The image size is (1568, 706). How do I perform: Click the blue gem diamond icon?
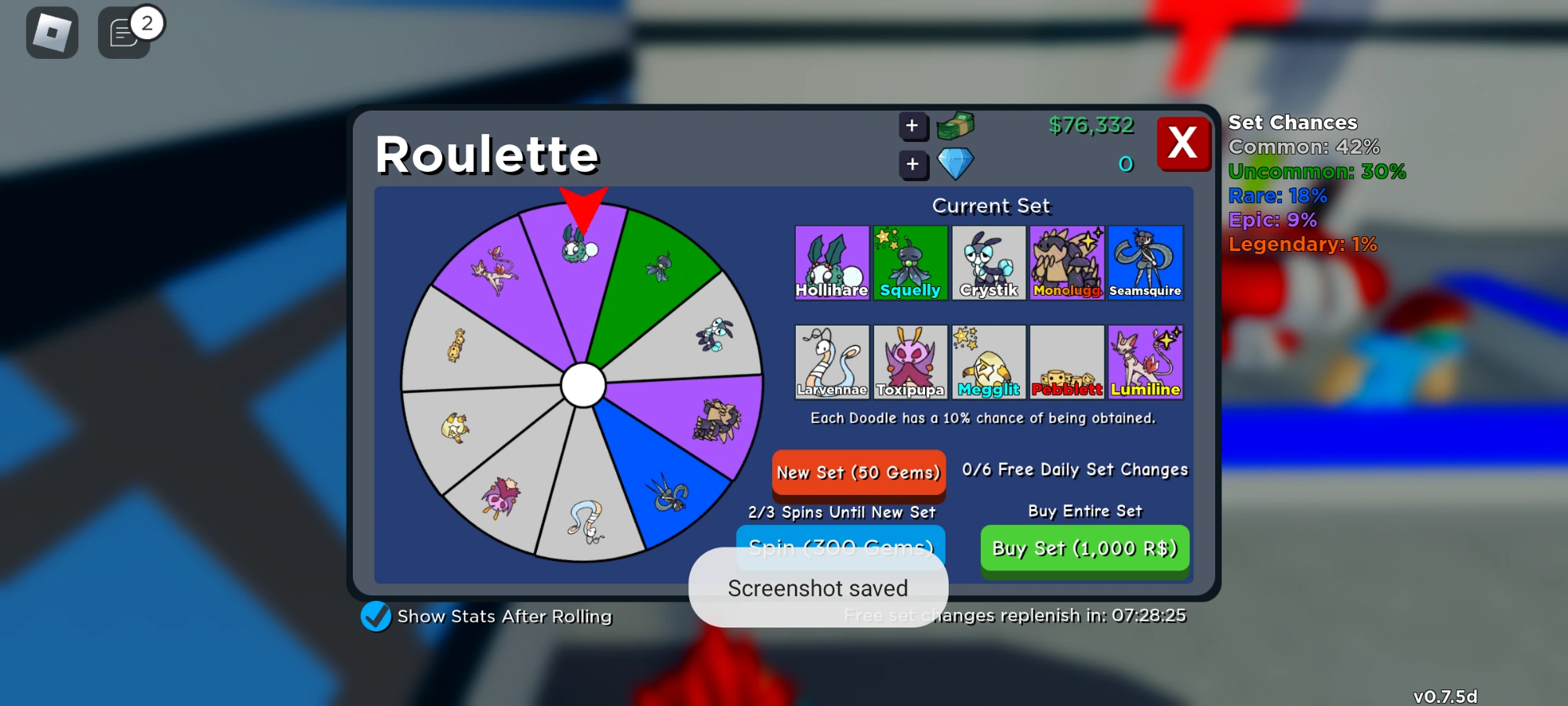[x=956, y=162]
